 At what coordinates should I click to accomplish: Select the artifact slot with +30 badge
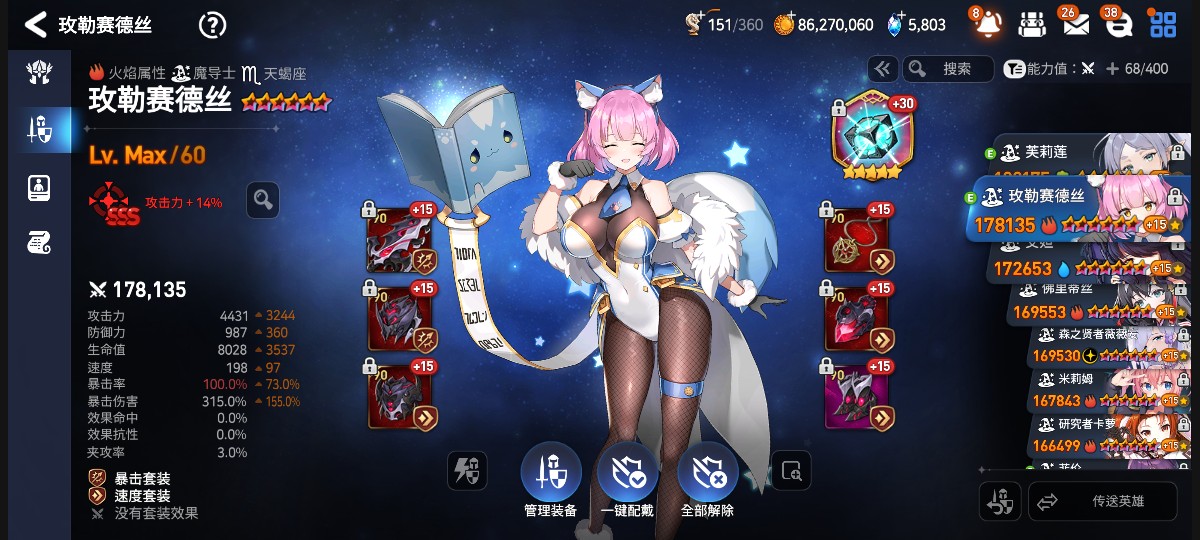tap(866, 136)
